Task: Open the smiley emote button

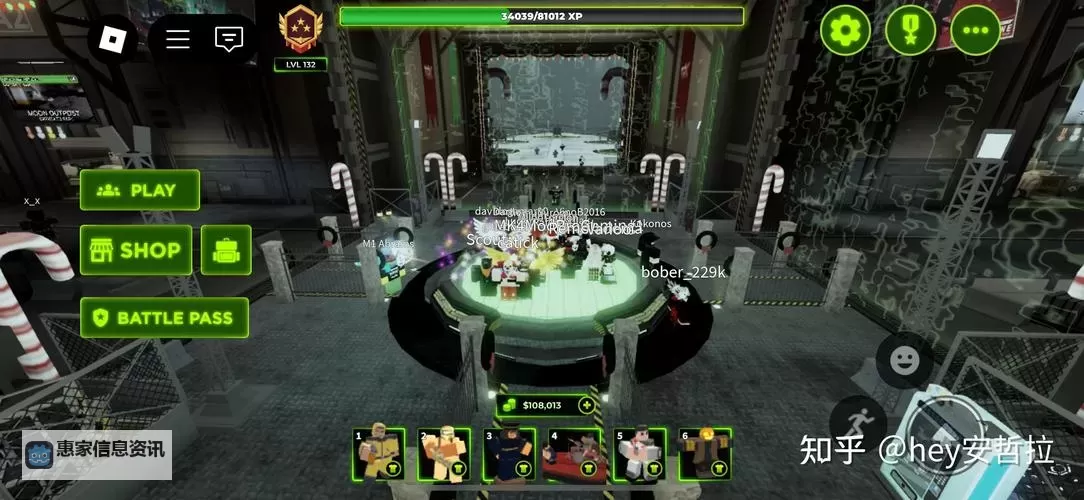Action: coord(904,360)
